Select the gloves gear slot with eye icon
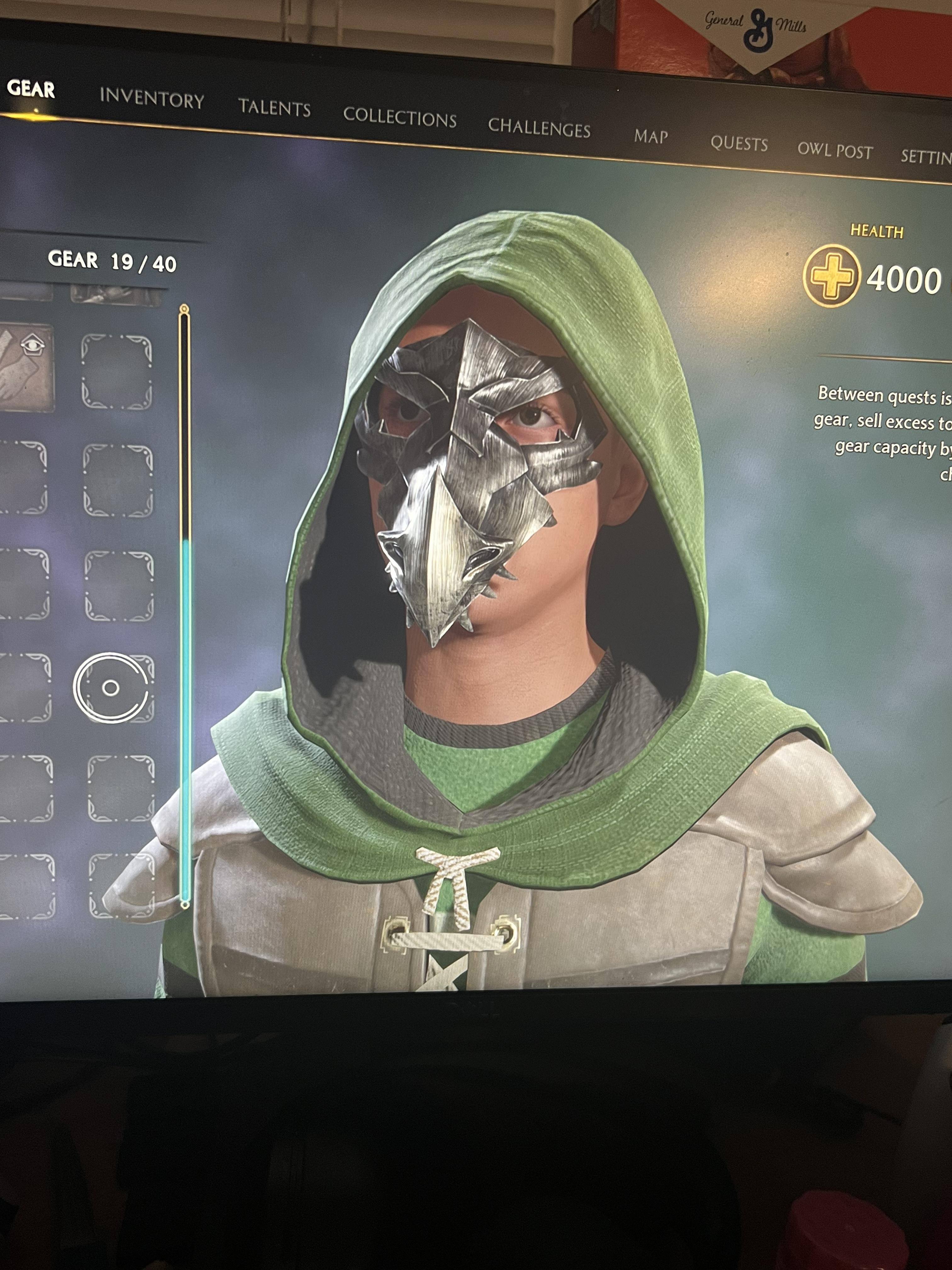 pyautogui.click(x=26, y=368)
